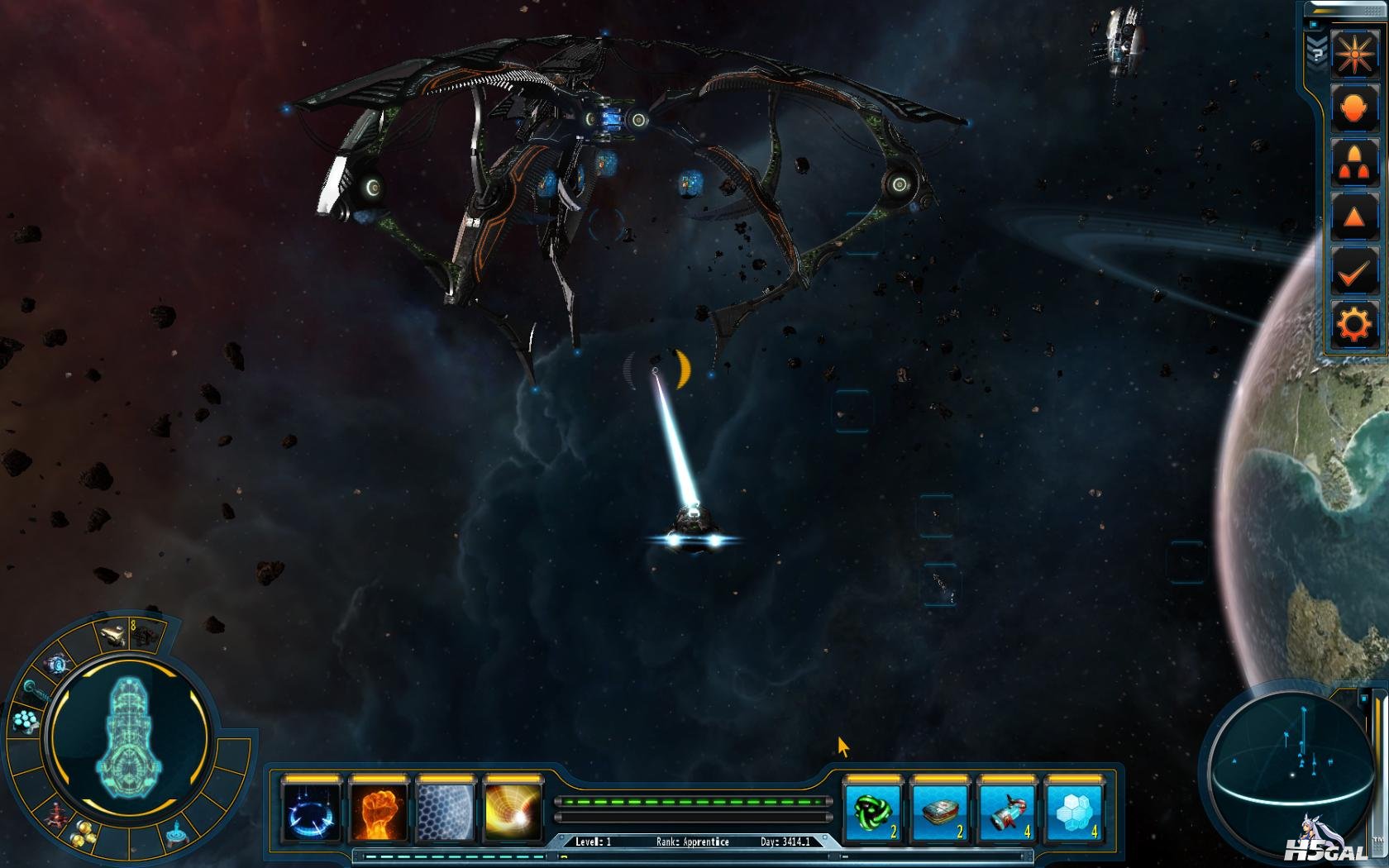Image resolution: width=1389 pixels, height=868 pixels.
Task: Activate the blue ring ability
Action: 311,812
